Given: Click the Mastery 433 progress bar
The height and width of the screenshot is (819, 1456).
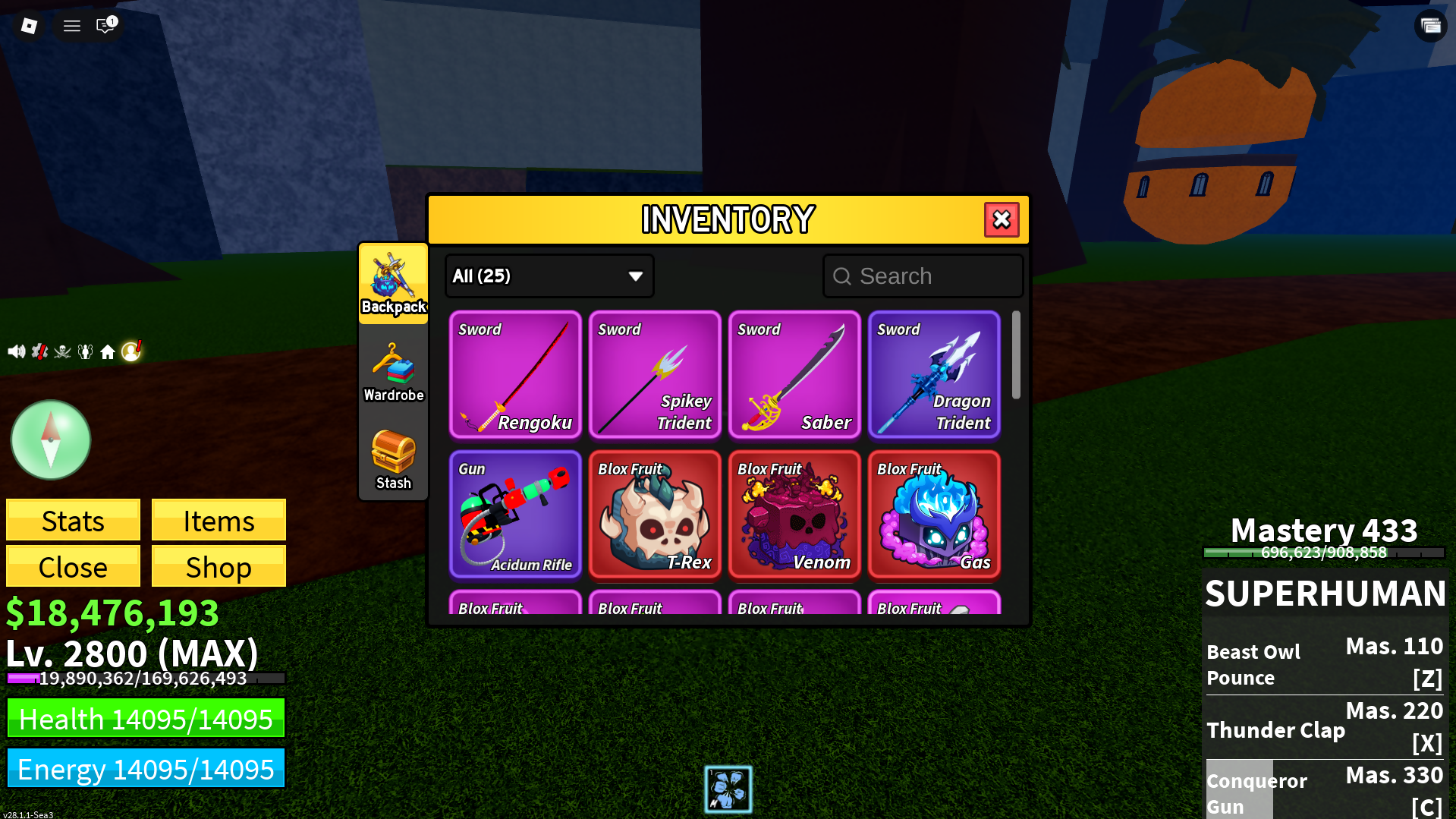Looking at the screenshot, I should (1323, 553).
